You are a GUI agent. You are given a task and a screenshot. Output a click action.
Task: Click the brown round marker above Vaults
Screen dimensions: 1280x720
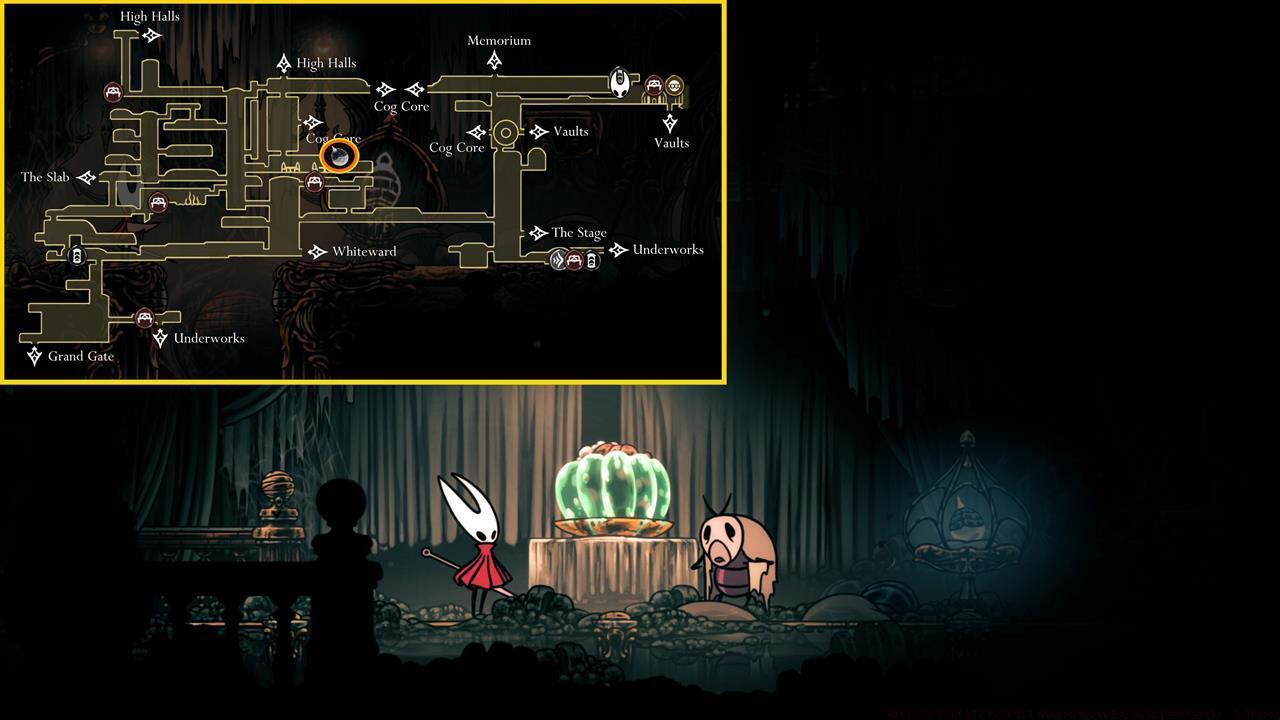coord(674,86)
